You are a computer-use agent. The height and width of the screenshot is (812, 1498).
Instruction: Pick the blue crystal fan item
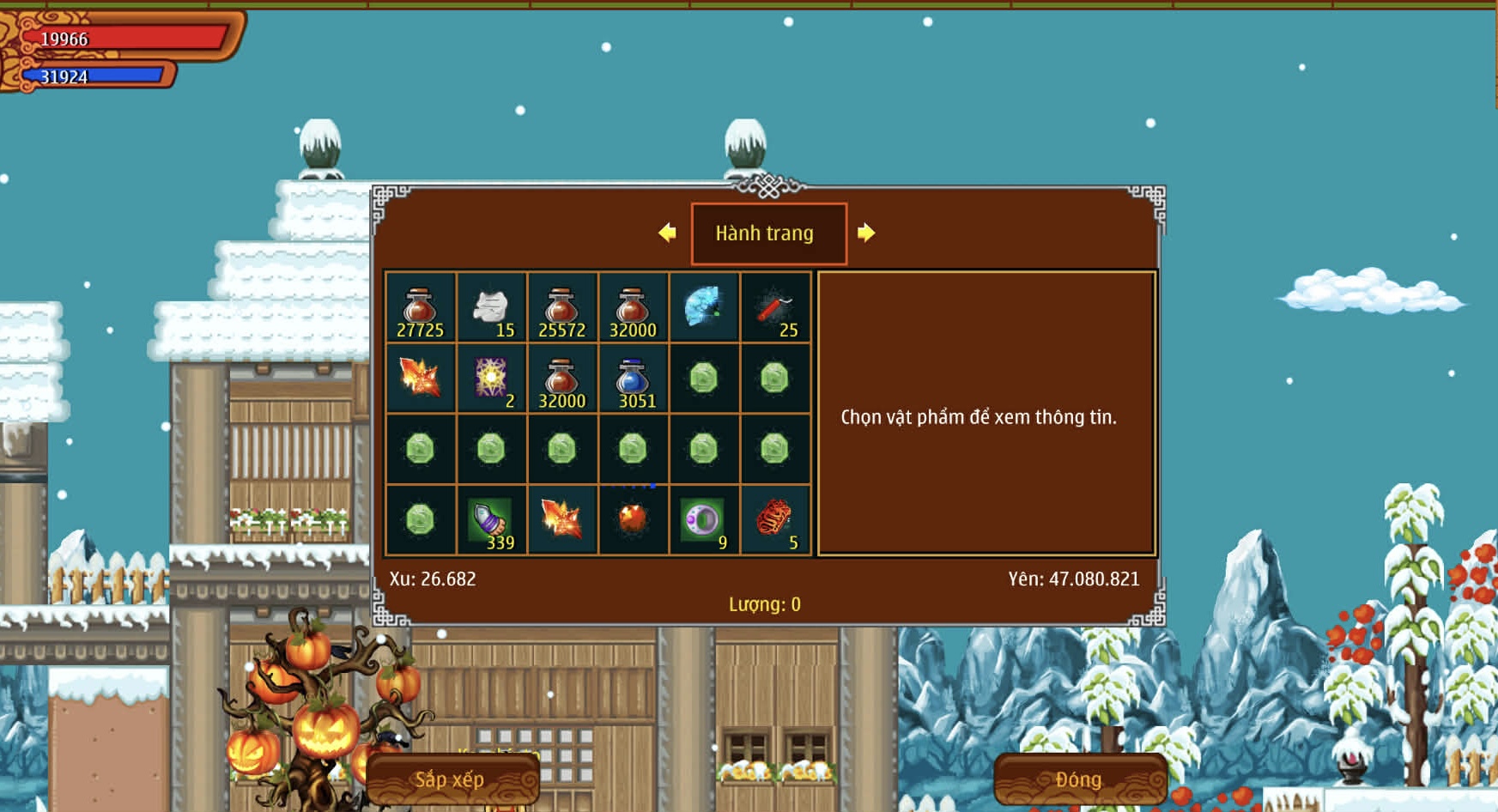click(x=704, y=306)
